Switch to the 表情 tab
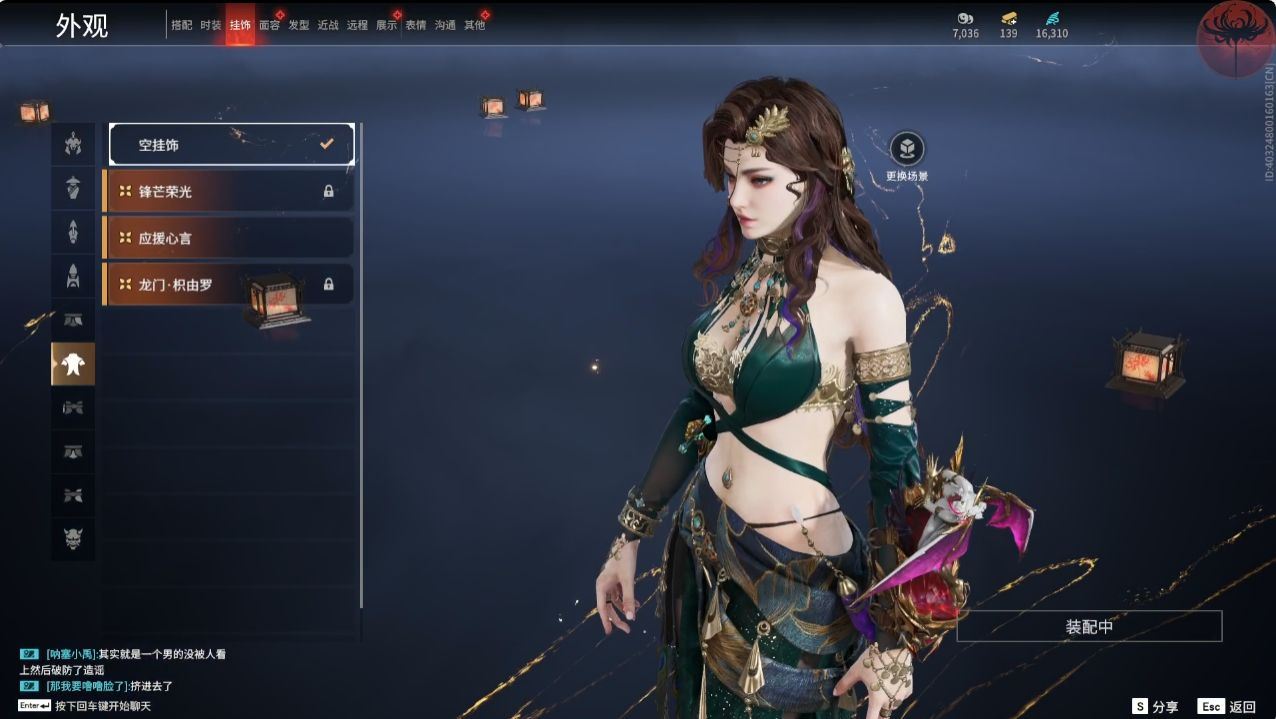The image size is (1276, 719). [x=415, y=26]
